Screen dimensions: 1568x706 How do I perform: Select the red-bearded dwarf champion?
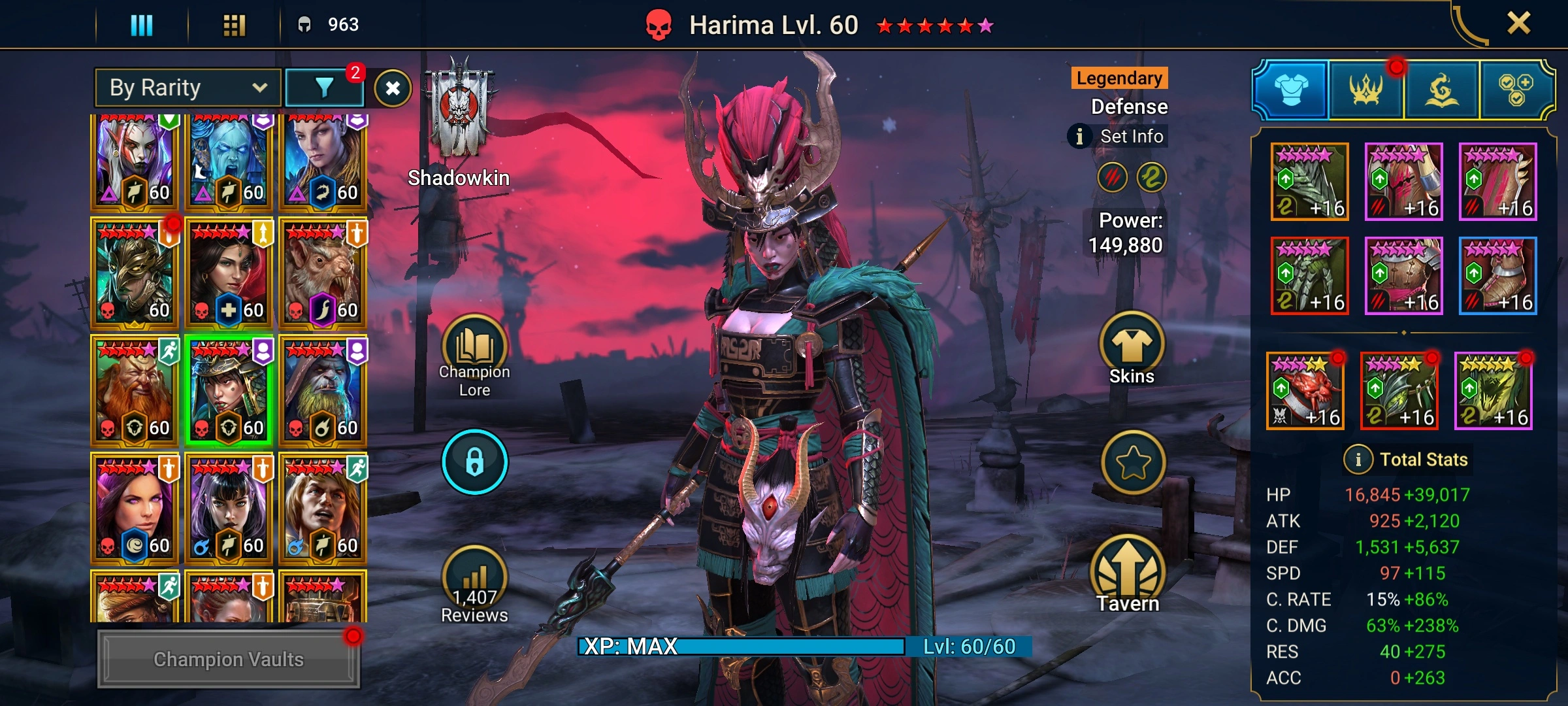point(134,390)
